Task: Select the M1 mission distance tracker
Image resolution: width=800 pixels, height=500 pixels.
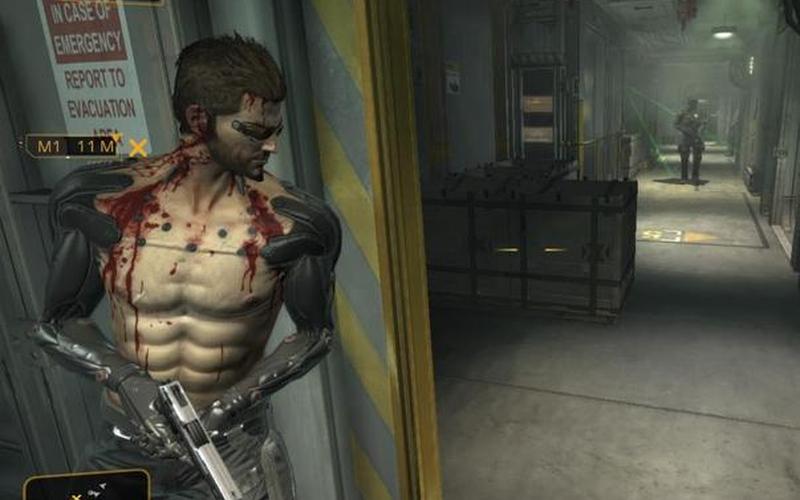Action: coord(70,147)
